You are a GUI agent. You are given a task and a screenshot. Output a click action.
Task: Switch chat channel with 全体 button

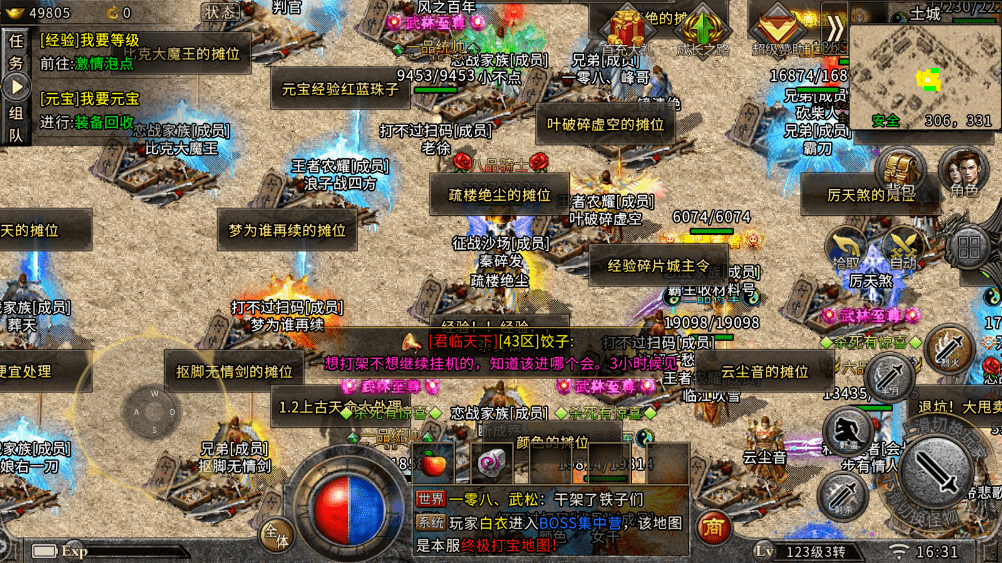tap(276, 535)
